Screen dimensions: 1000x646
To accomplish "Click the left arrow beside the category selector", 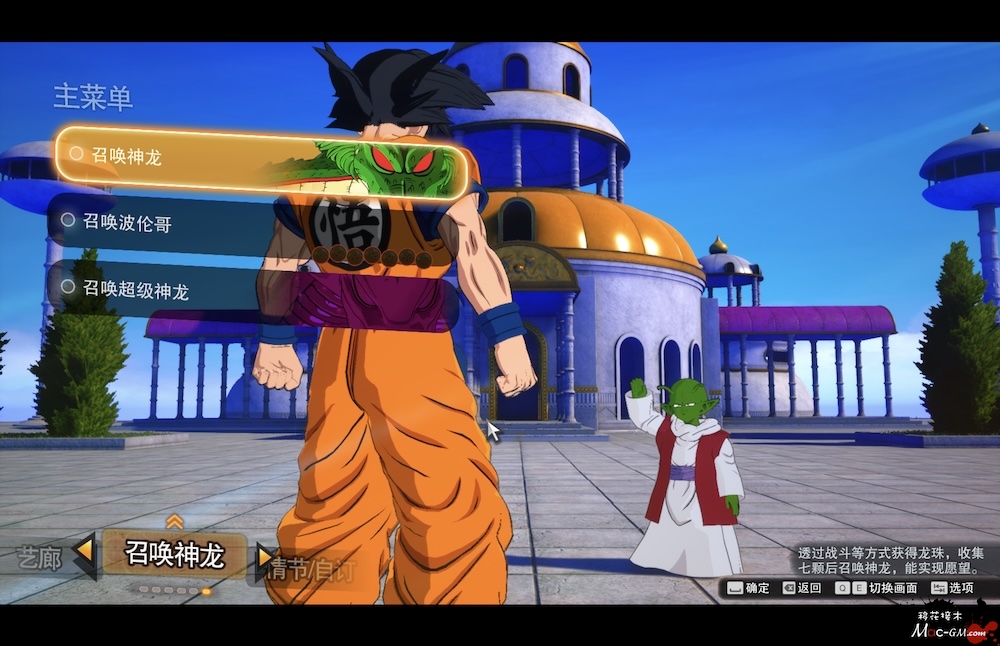I will 86,553.
